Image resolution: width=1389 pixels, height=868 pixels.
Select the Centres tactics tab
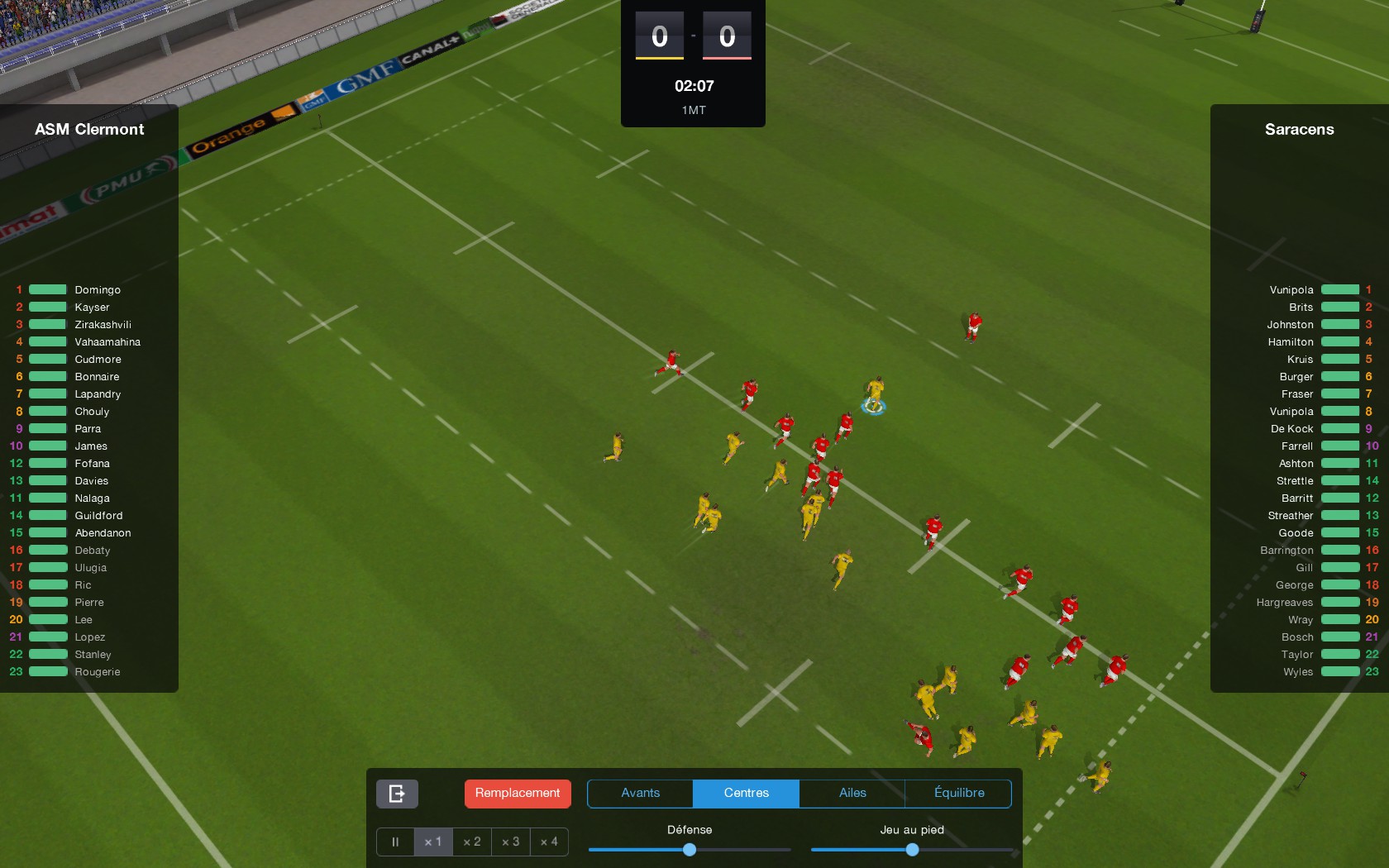tap(745, 793)
